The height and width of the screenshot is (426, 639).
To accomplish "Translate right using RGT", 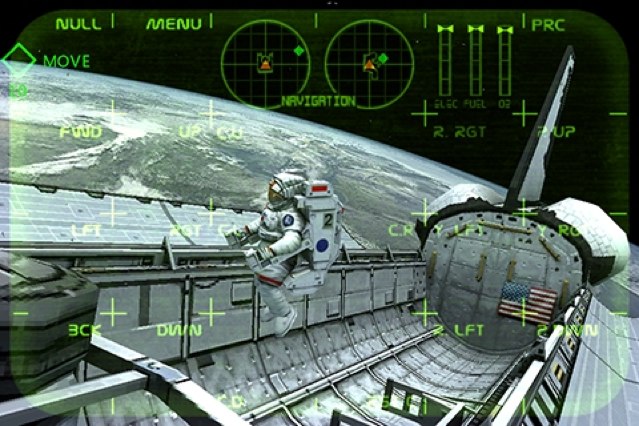I will pyautogui.click(x=187, y=229).
